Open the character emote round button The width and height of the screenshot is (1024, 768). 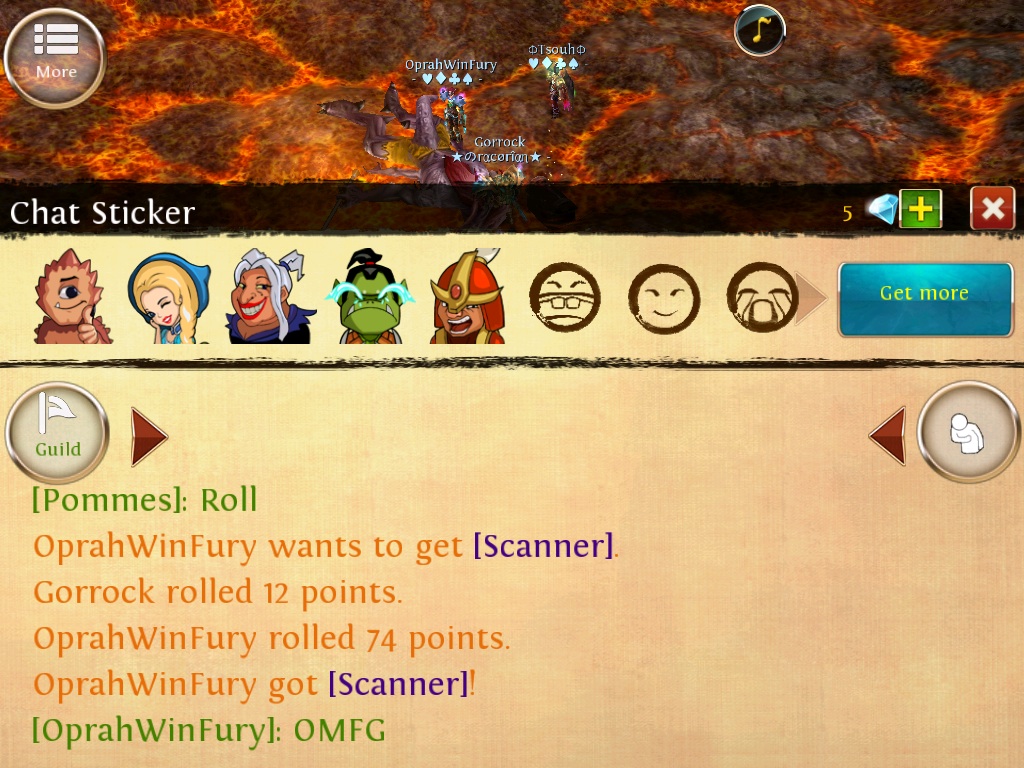tap(967, 433)
